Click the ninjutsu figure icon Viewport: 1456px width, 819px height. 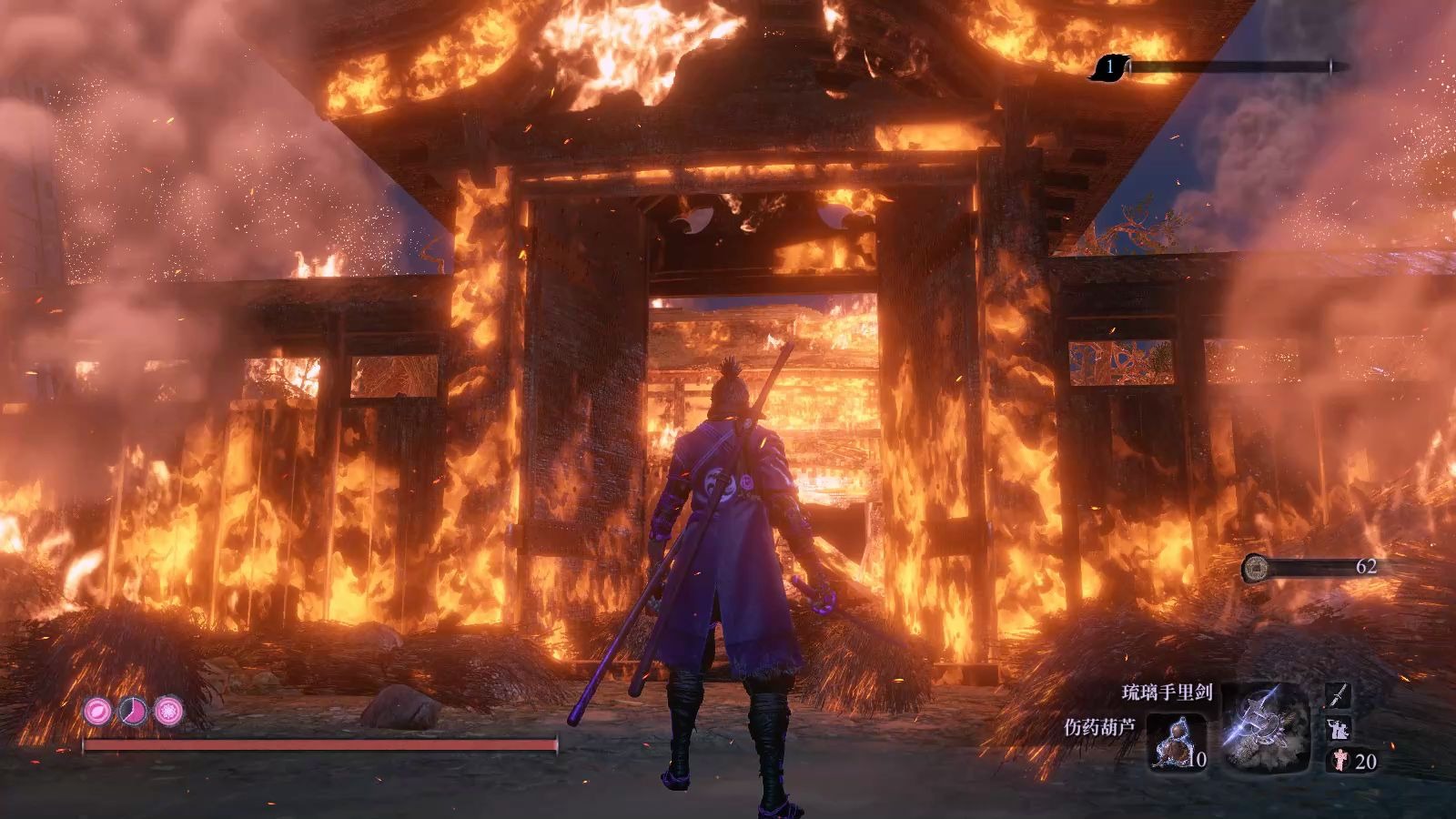click(1338, 728)
